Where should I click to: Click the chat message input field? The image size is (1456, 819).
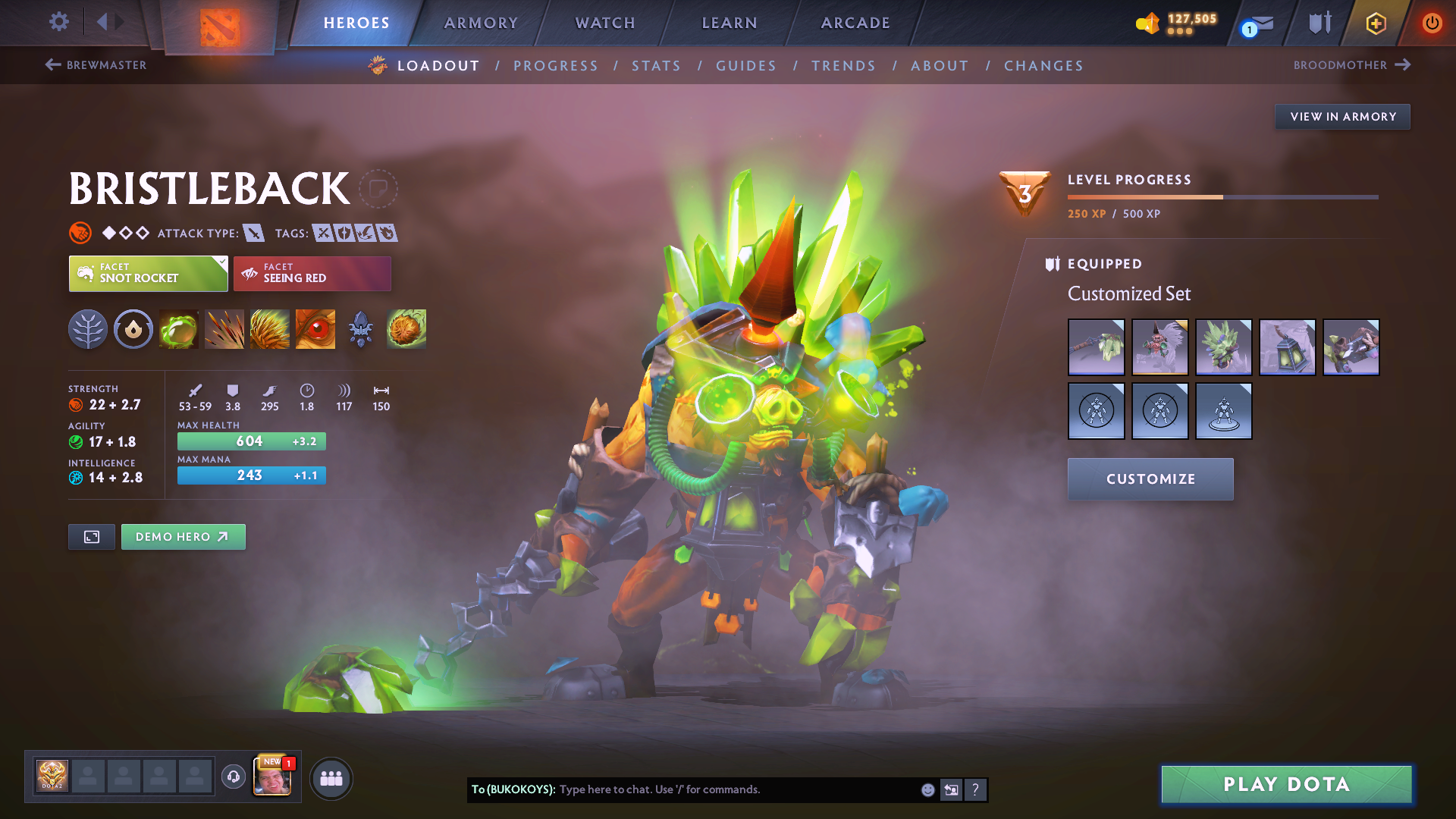click(736, 789)
